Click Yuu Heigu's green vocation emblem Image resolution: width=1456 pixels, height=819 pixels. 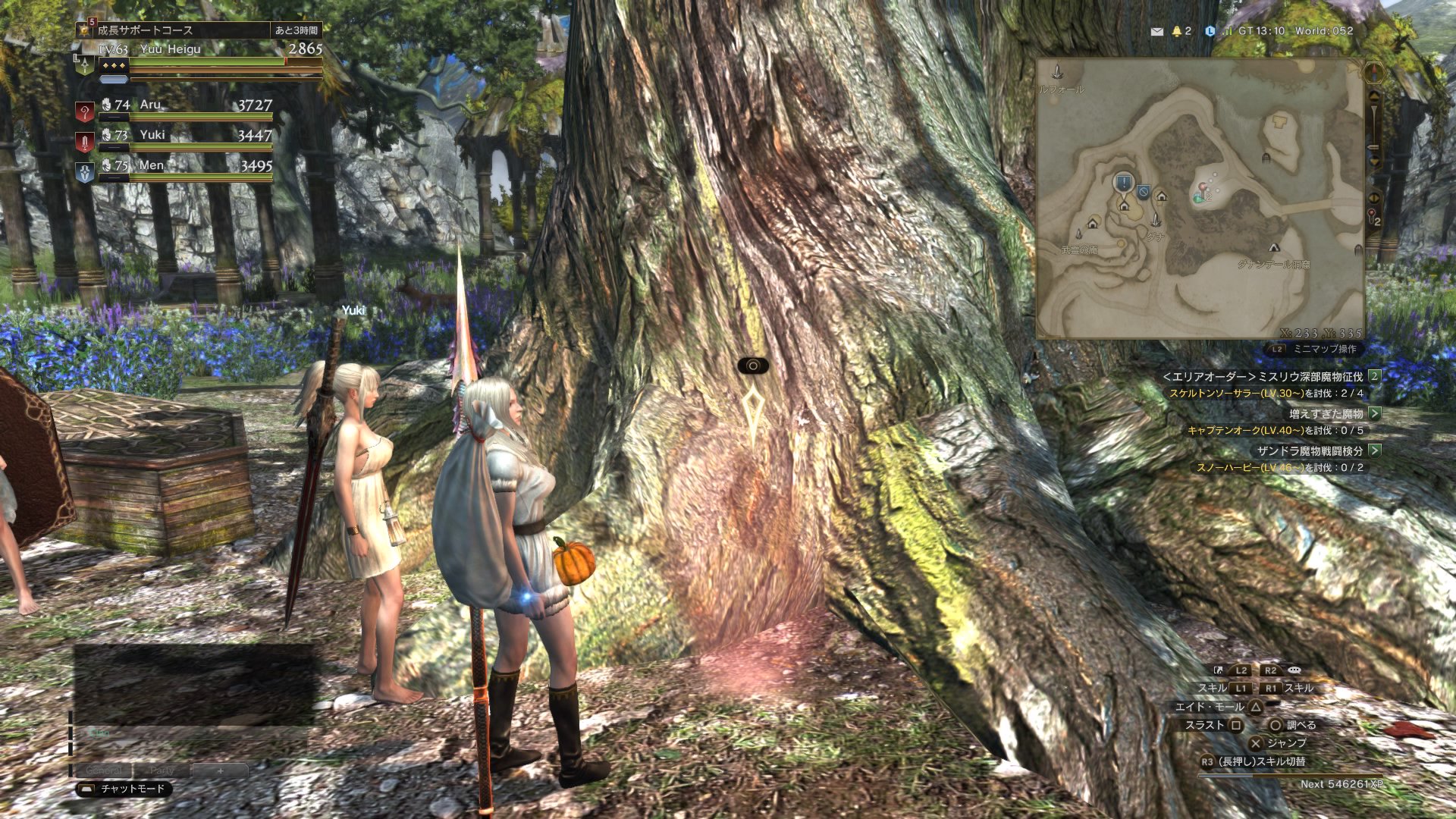[x=85, y=65]
